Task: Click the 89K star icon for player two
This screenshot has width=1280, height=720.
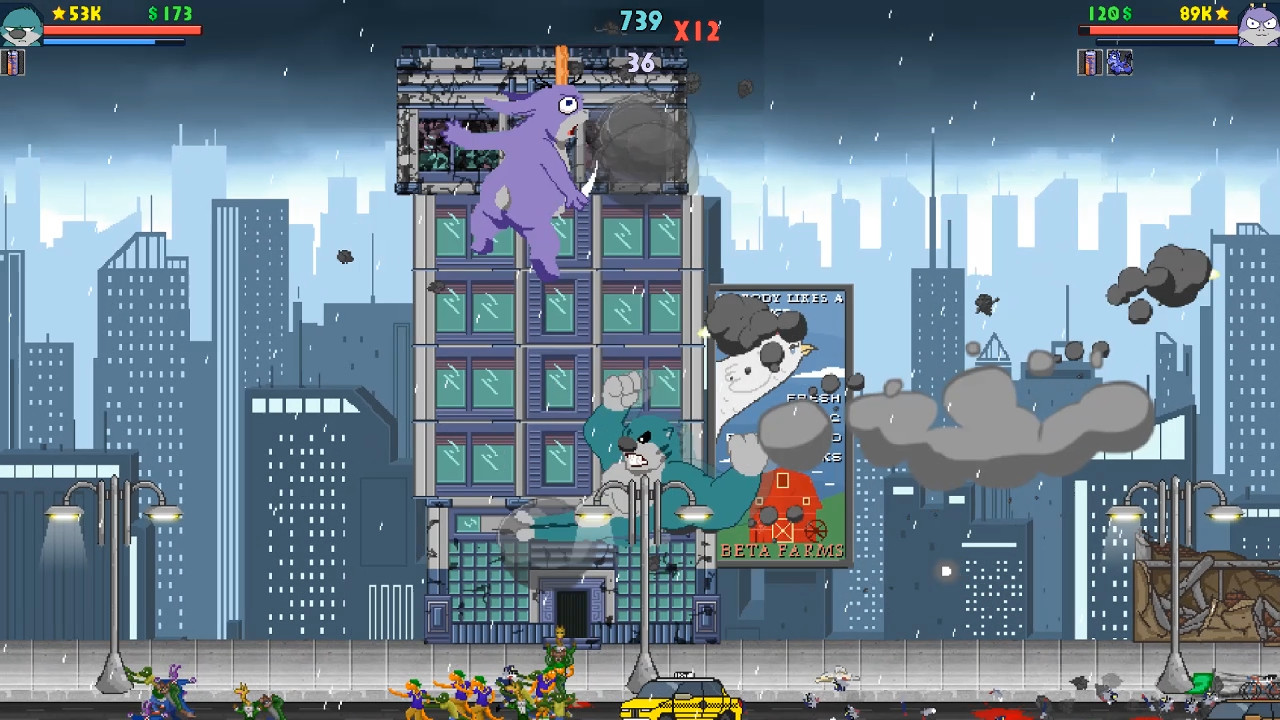Action: tap(1222, 14)
